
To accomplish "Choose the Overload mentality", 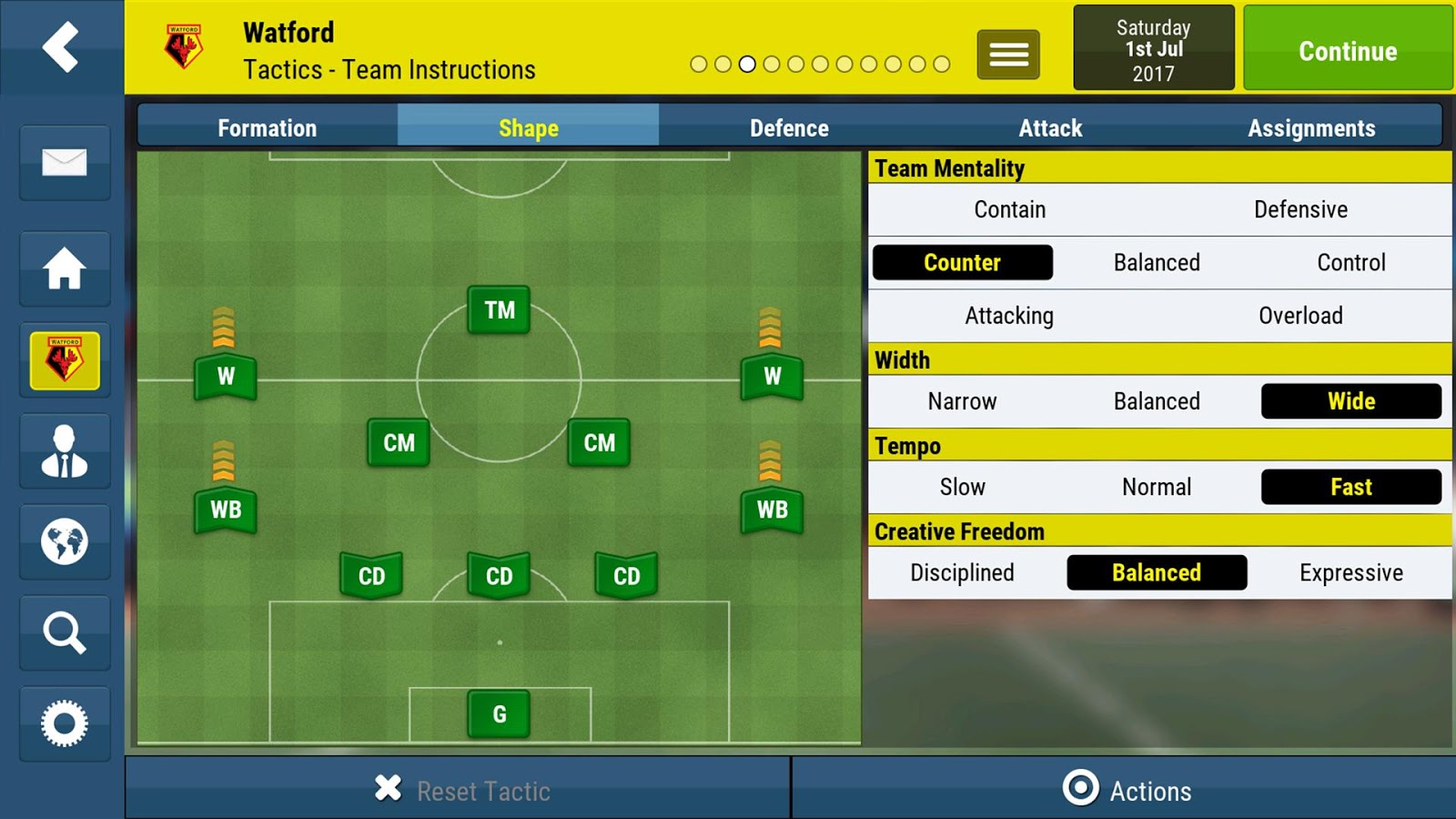I will pos(1300,316).
